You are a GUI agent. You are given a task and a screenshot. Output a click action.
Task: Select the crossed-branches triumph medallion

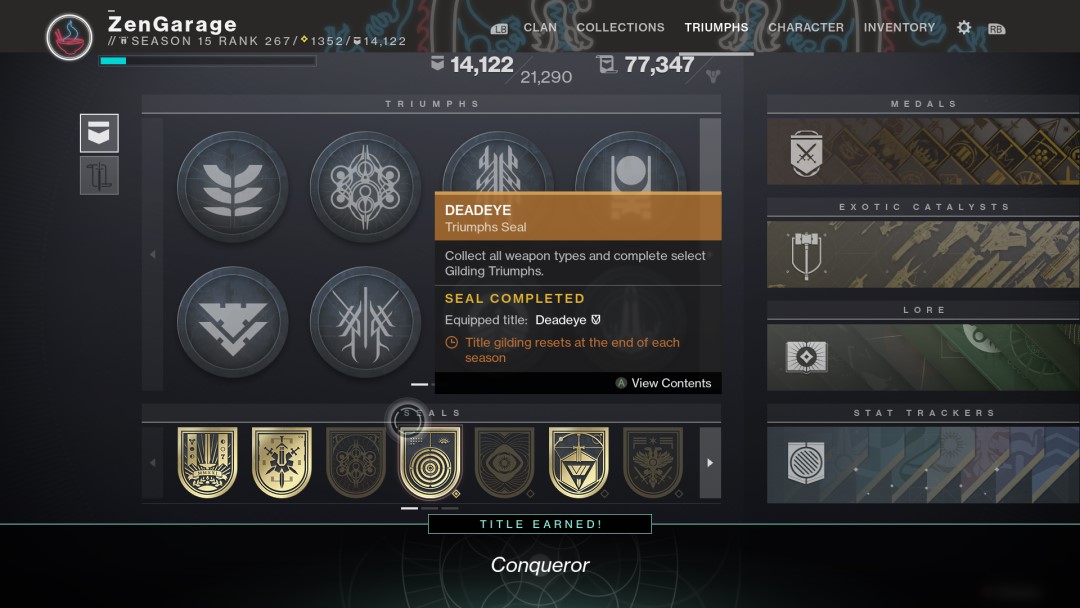click(365, 321)
